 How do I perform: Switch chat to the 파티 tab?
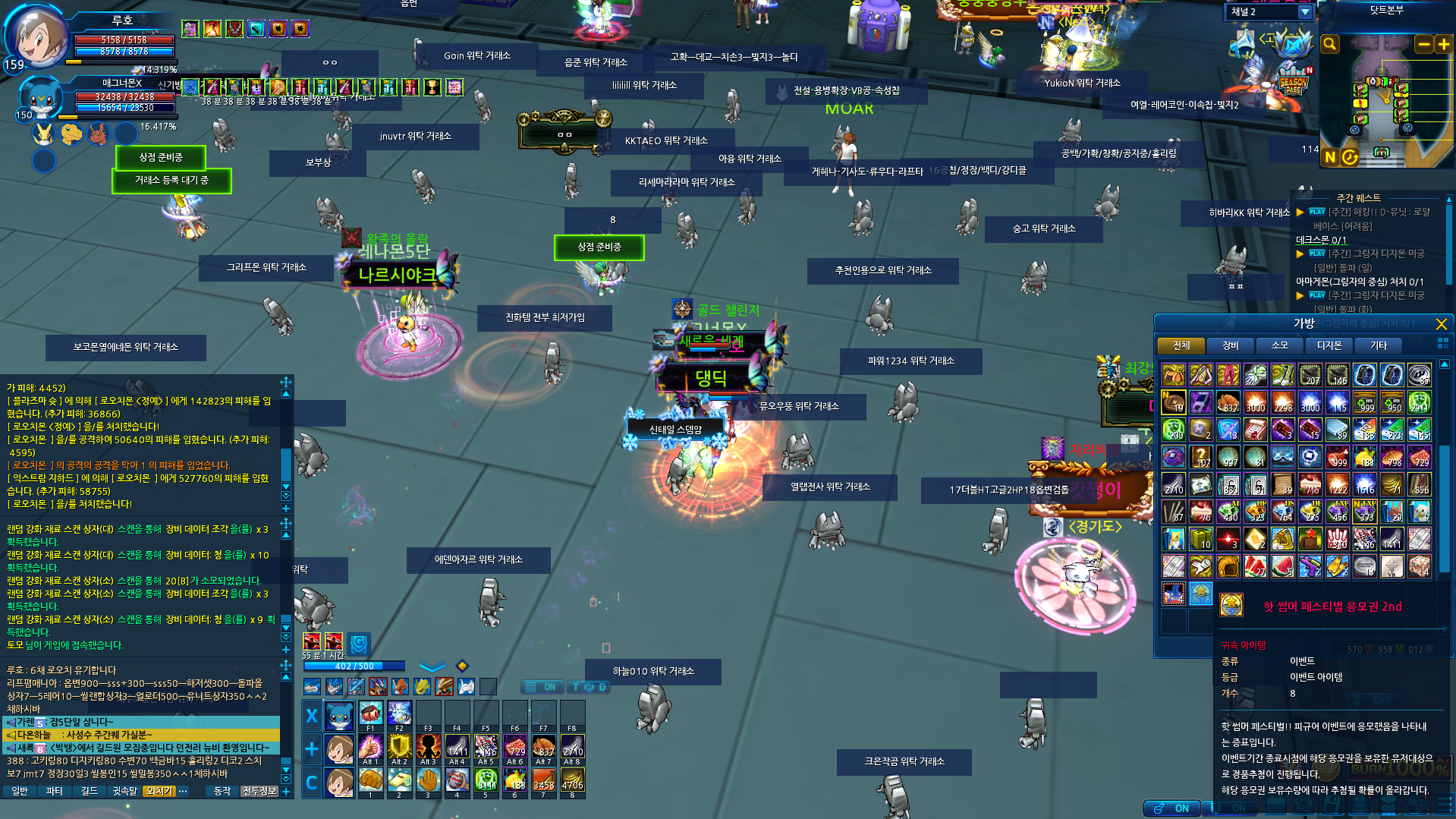[55, 792]
